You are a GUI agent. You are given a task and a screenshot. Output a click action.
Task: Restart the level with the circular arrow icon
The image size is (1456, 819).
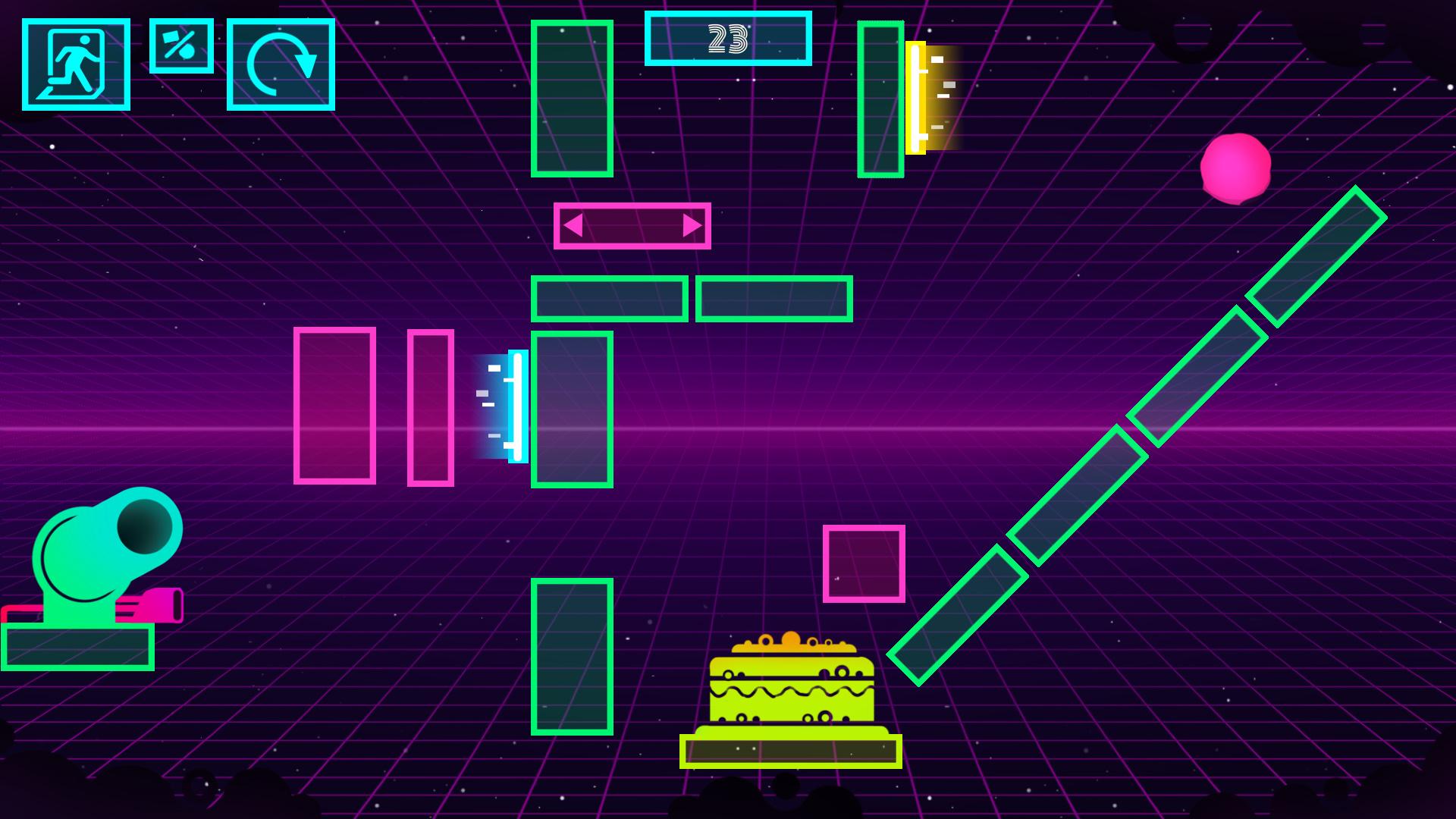pos(281,65)
